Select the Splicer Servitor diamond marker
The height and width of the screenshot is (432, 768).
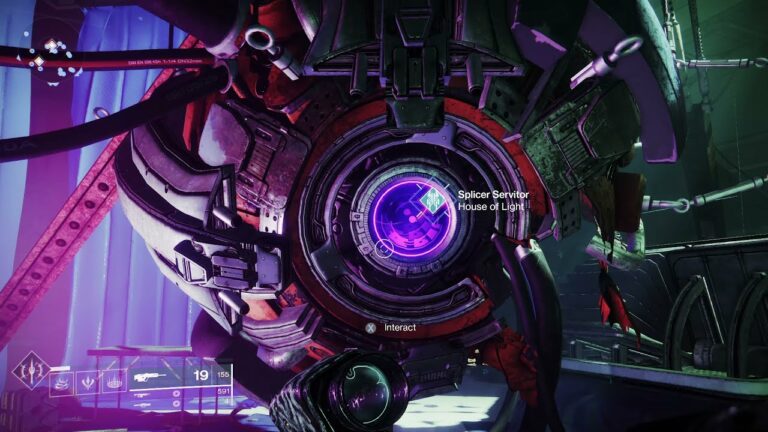[x=433, y=199]
